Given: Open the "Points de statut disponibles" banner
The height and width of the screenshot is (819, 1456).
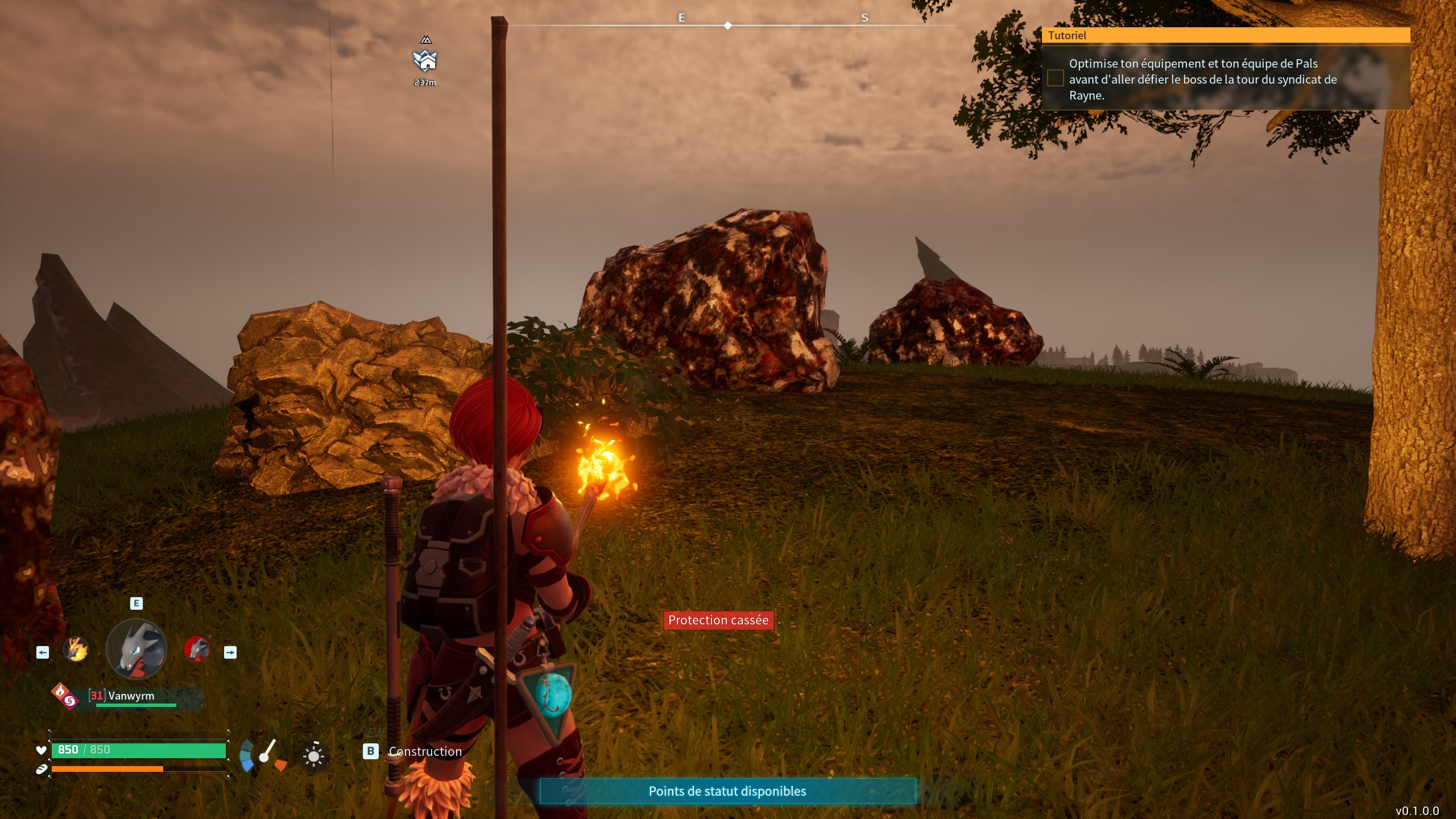Looking at the screenshot, I should click(x=727, y=791).
